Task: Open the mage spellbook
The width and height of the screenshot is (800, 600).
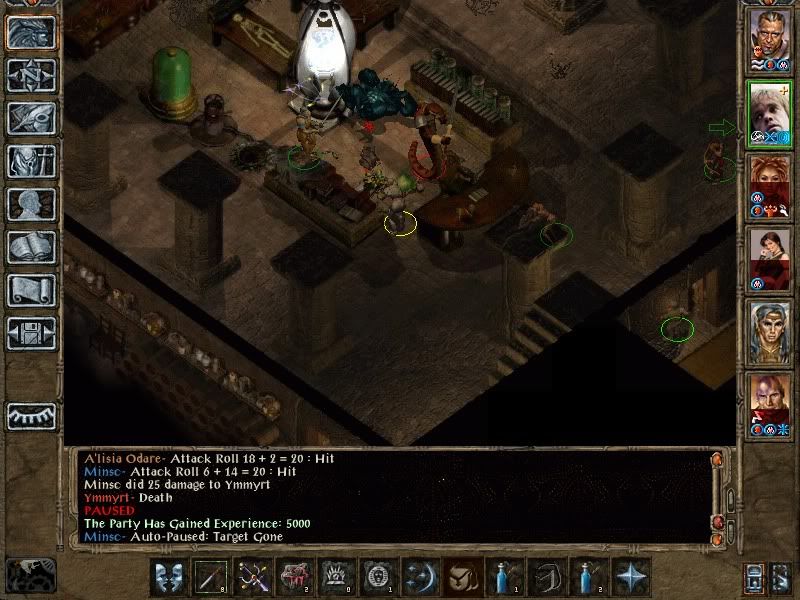Action: [30, 247]
